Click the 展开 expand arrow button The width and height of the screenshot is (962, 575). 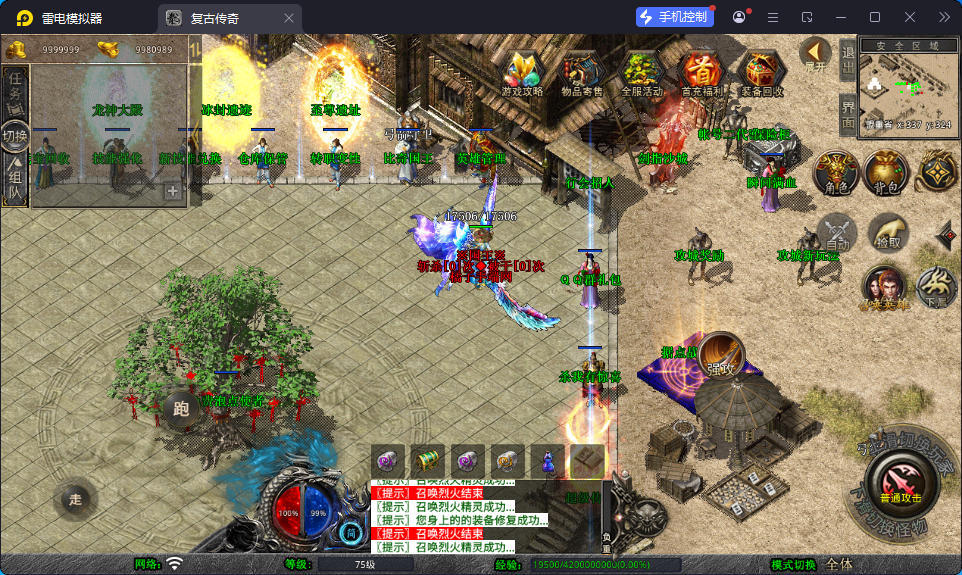tap(815, 54)
